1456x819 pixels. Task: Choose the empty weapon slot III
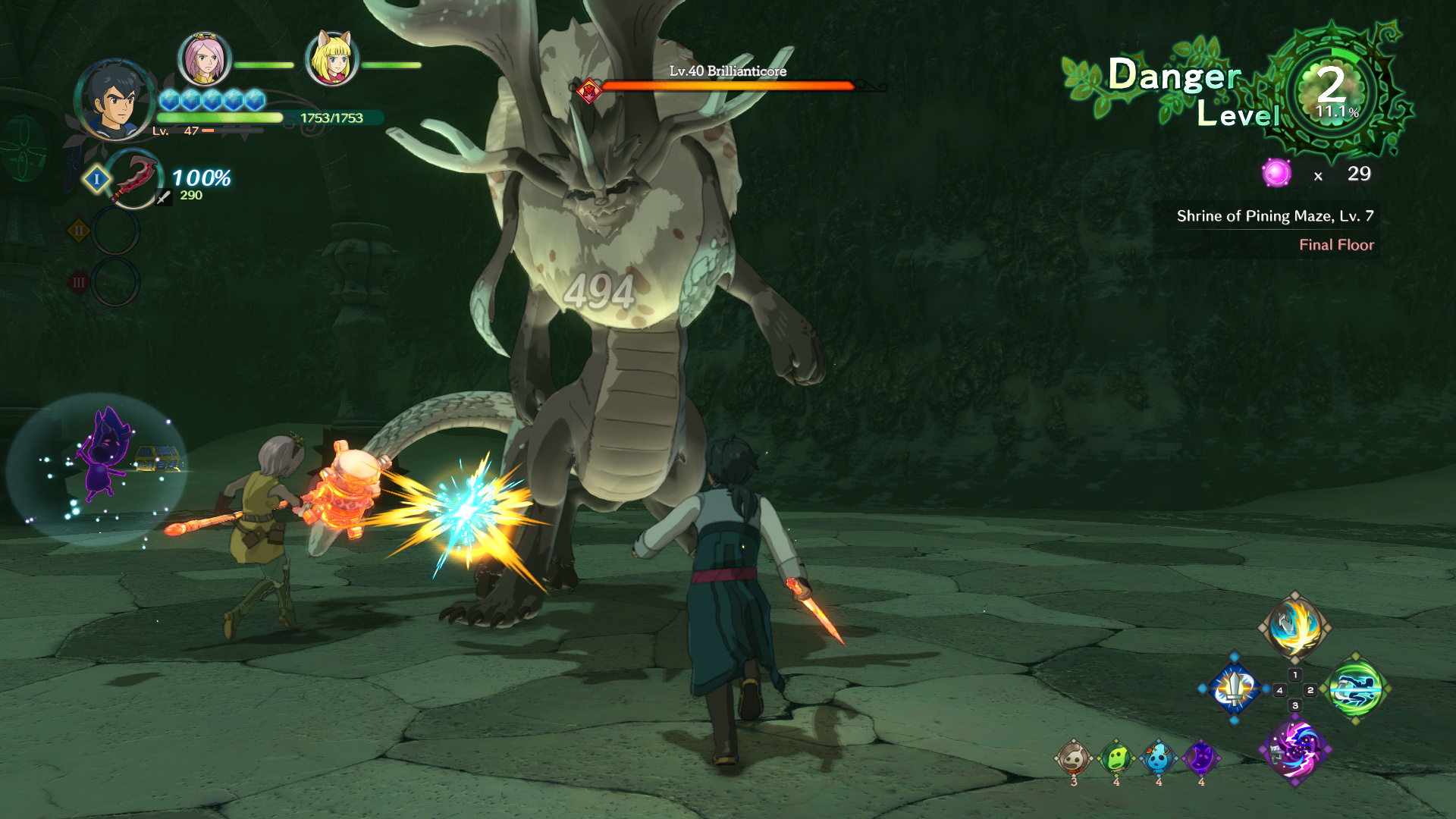click(115, 282)
